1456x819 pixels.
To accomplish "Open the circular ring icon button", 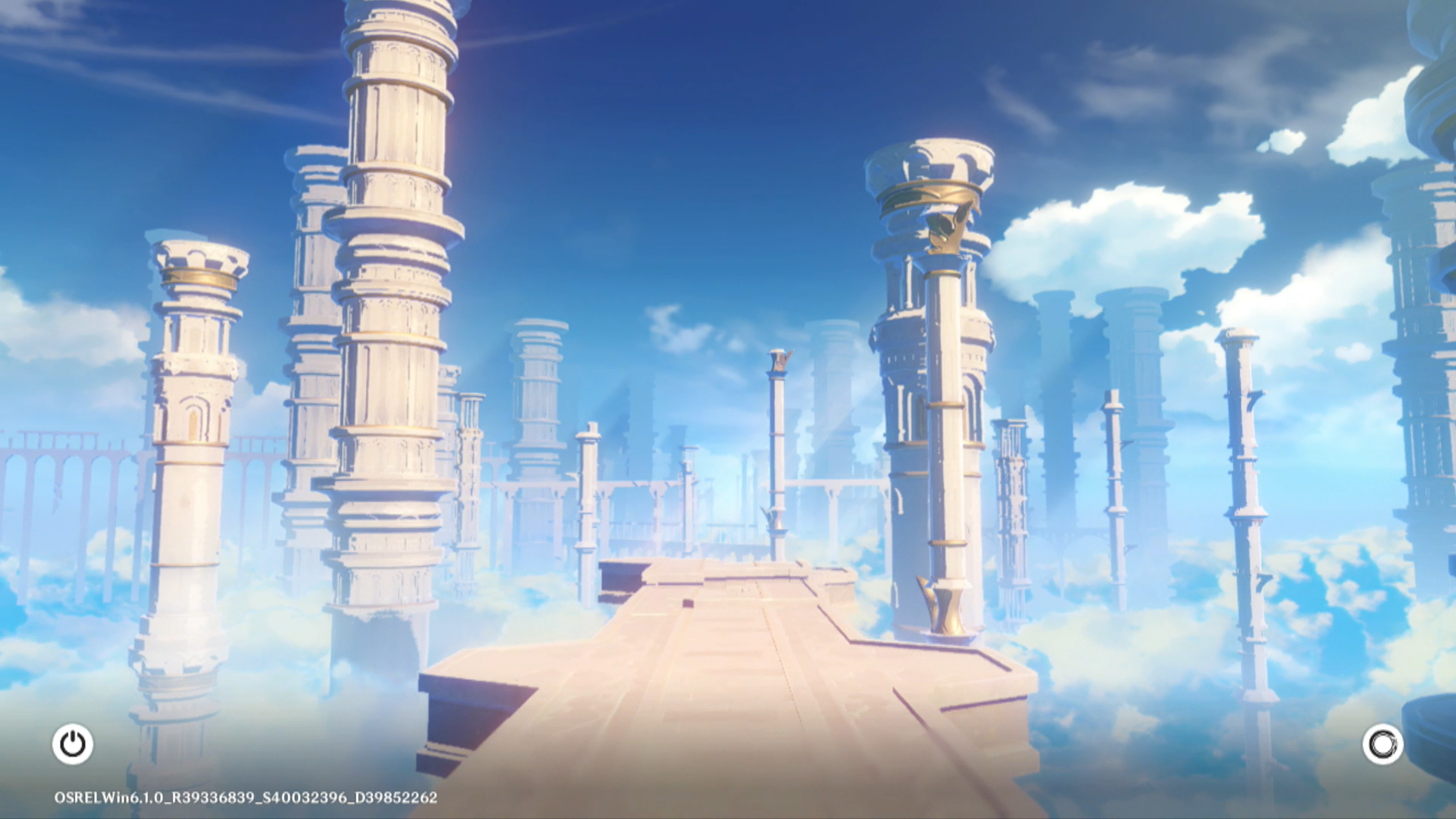I will point(1382,744).
